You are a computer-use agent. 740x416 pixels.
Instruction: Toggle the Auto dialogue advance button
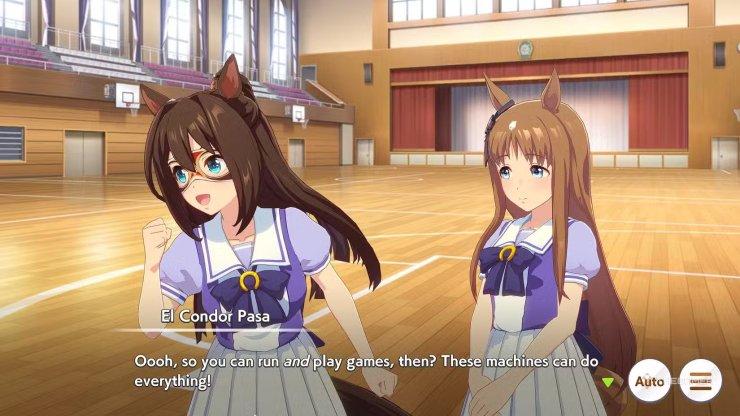649,381
